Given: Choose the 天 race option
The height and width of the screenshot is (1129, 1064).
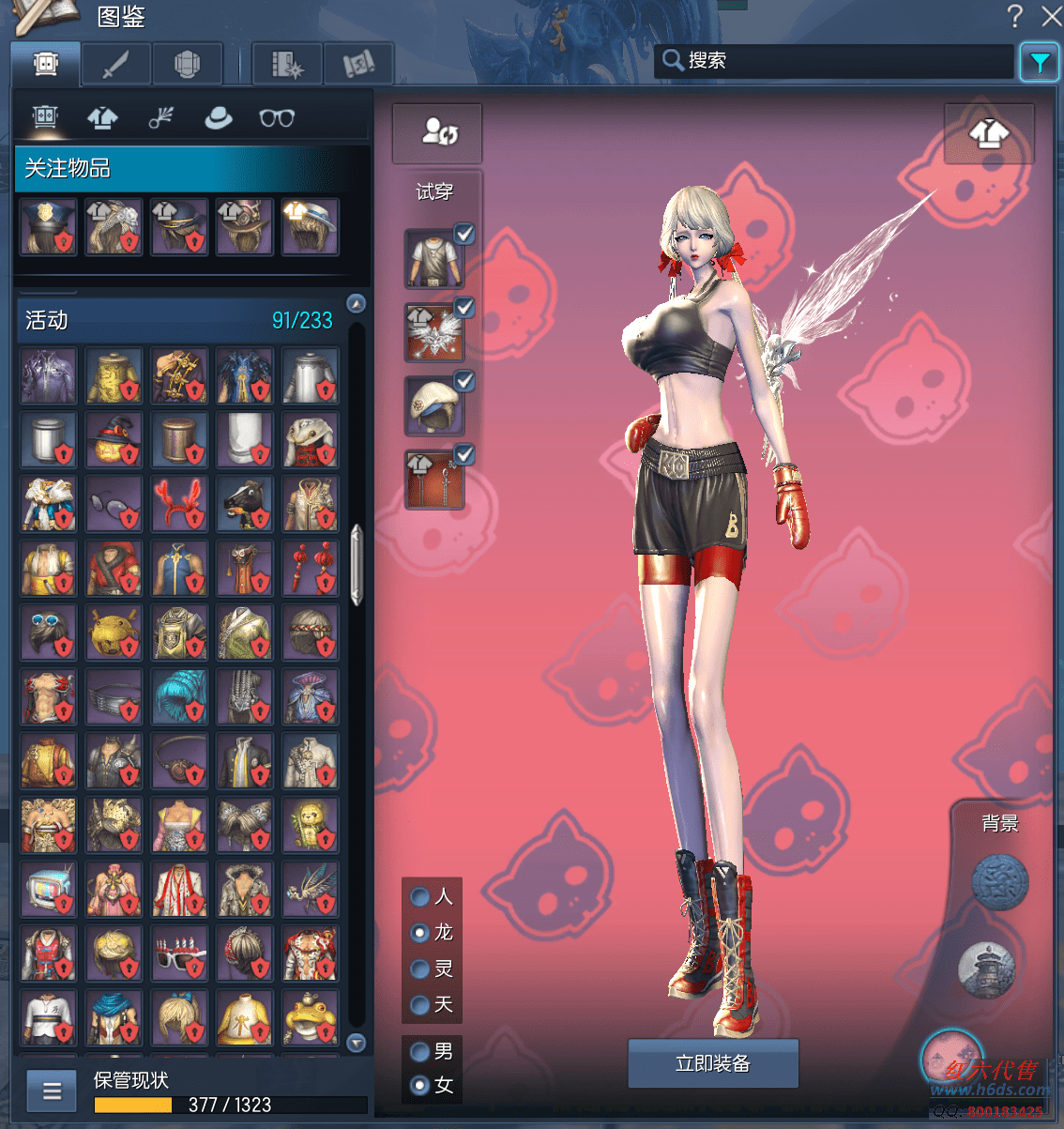Looking at the screenshot, I should (420, 1005).
